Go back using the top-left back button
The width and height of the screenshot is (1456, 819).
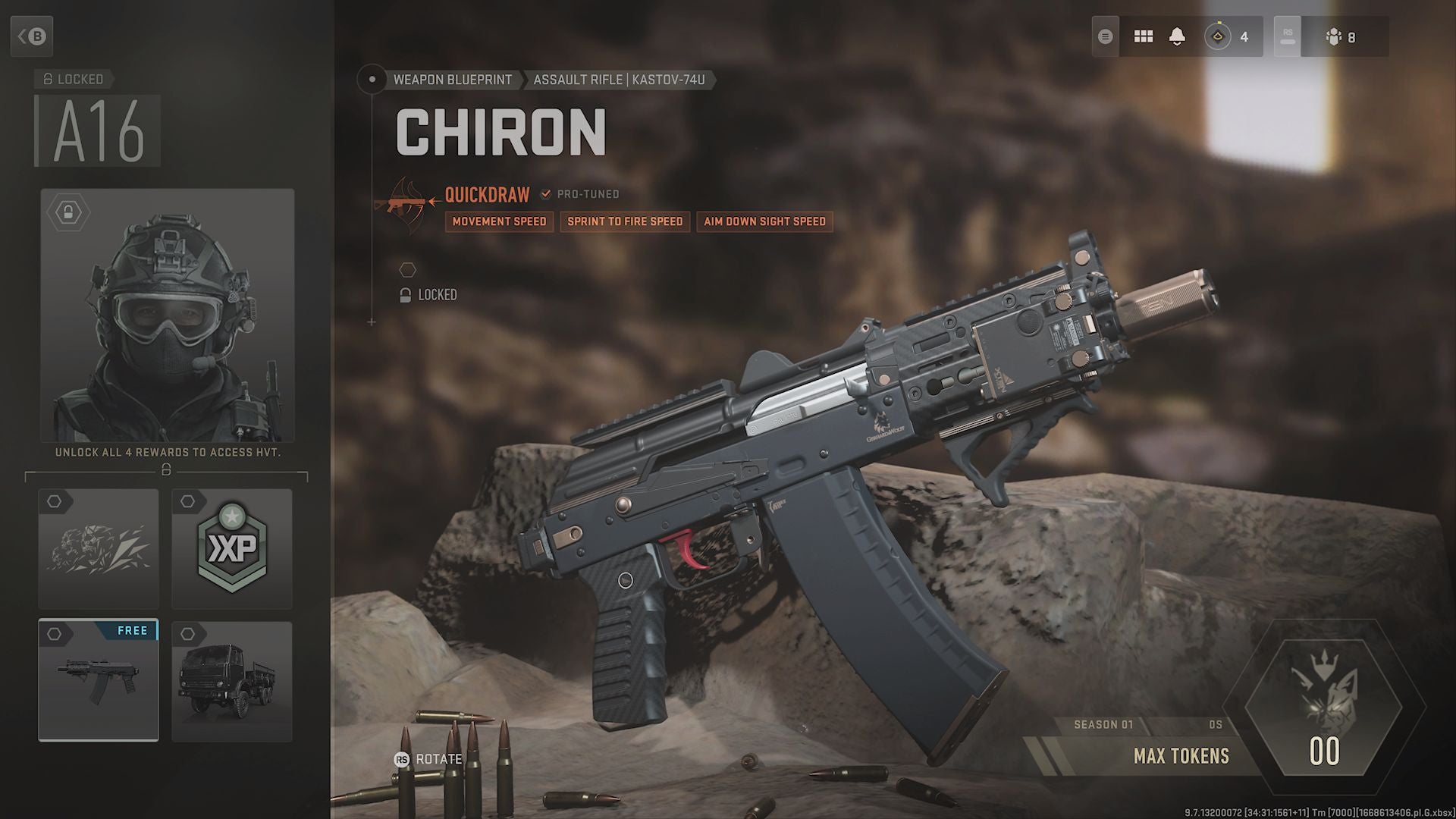32,36
